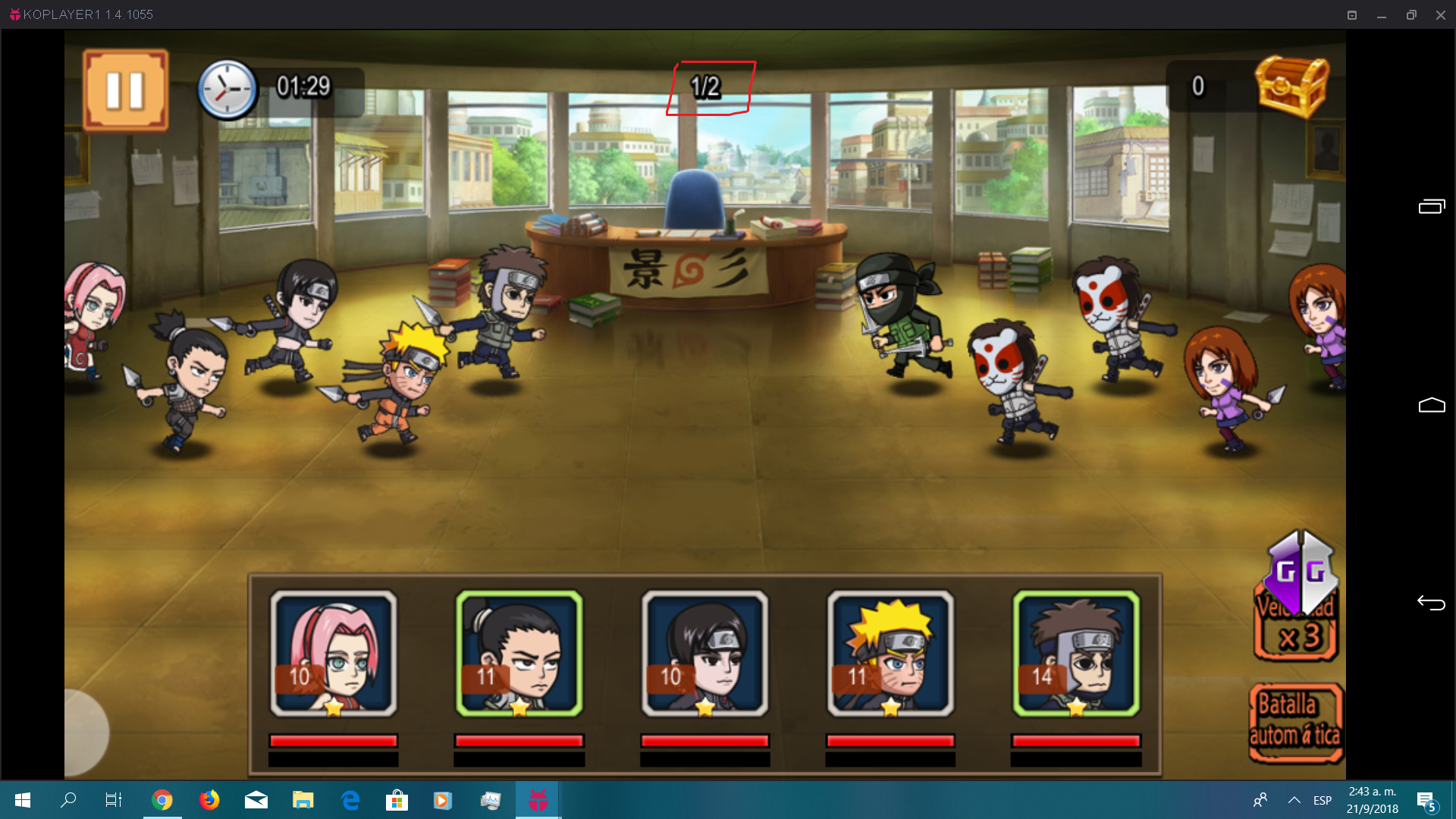Pause the battle with the orange pause button
Image resolution: width=1456 pixels, height=819 pixels.
[125, 90]
